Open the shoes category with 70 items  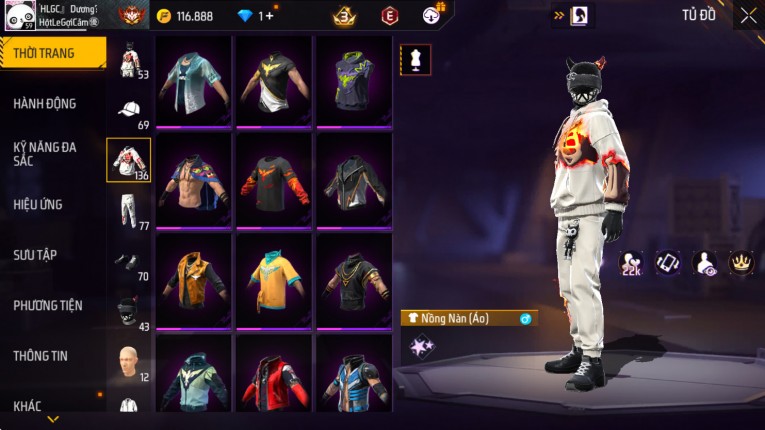[x=129, y=261]
